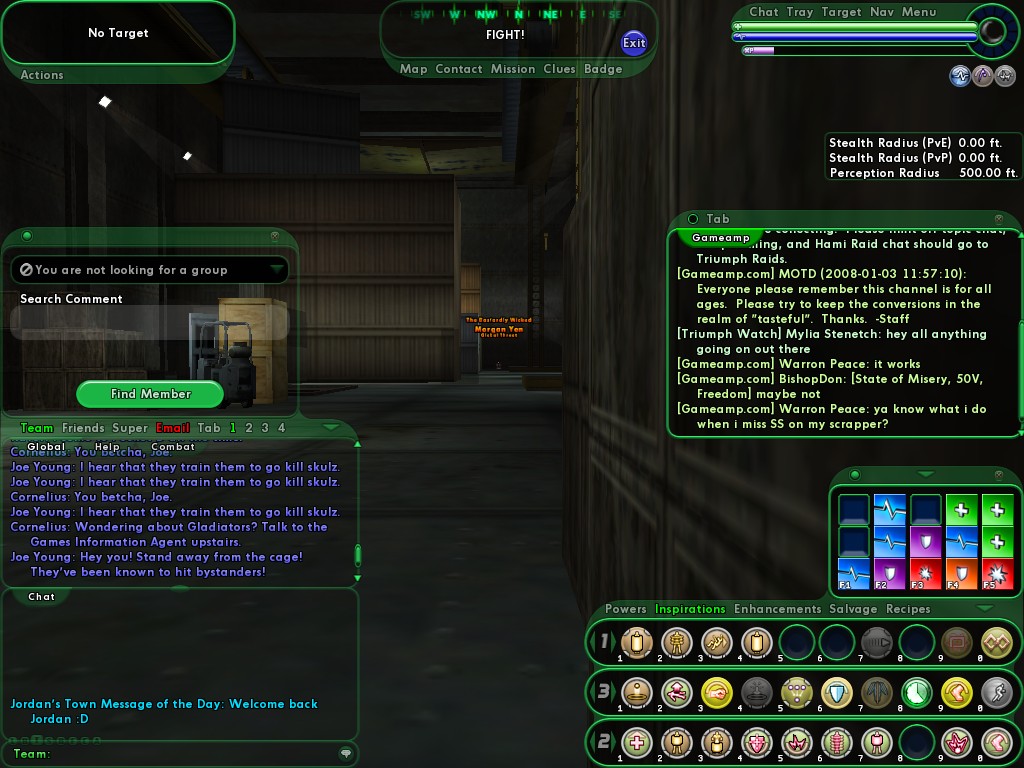1024x768 pixels.
Task: Open the Salvage window
Action: click(853, 609)
